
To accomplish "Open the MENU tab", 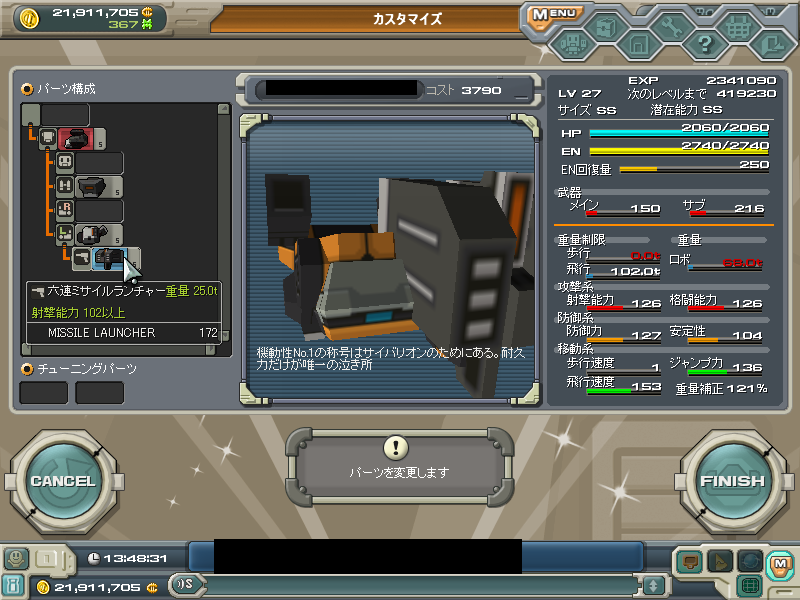I will point(553,14).
